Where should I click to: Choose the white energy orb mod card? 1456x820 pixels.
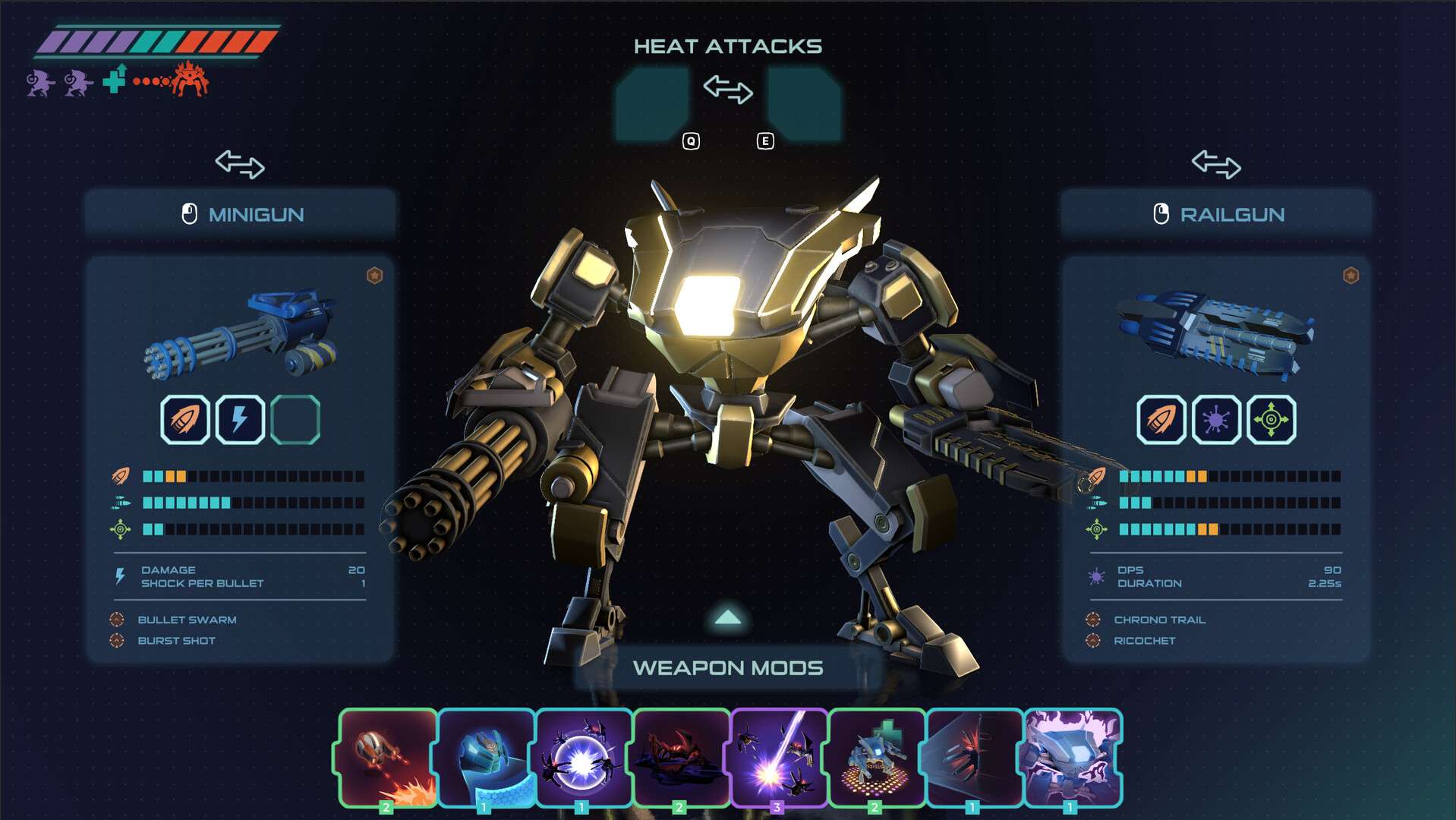[584, 757]
